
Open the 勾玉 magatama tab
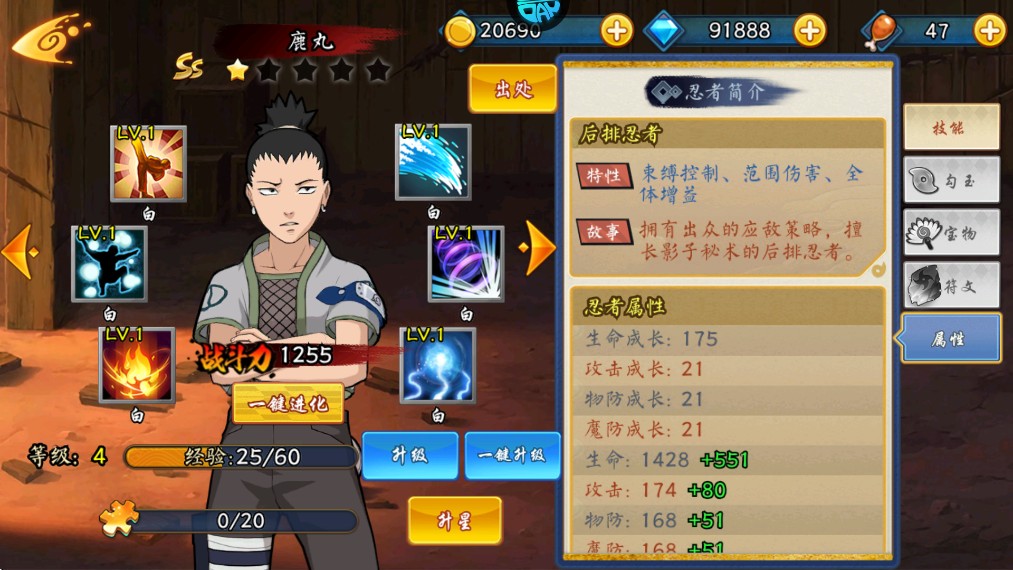click(950, 181)
